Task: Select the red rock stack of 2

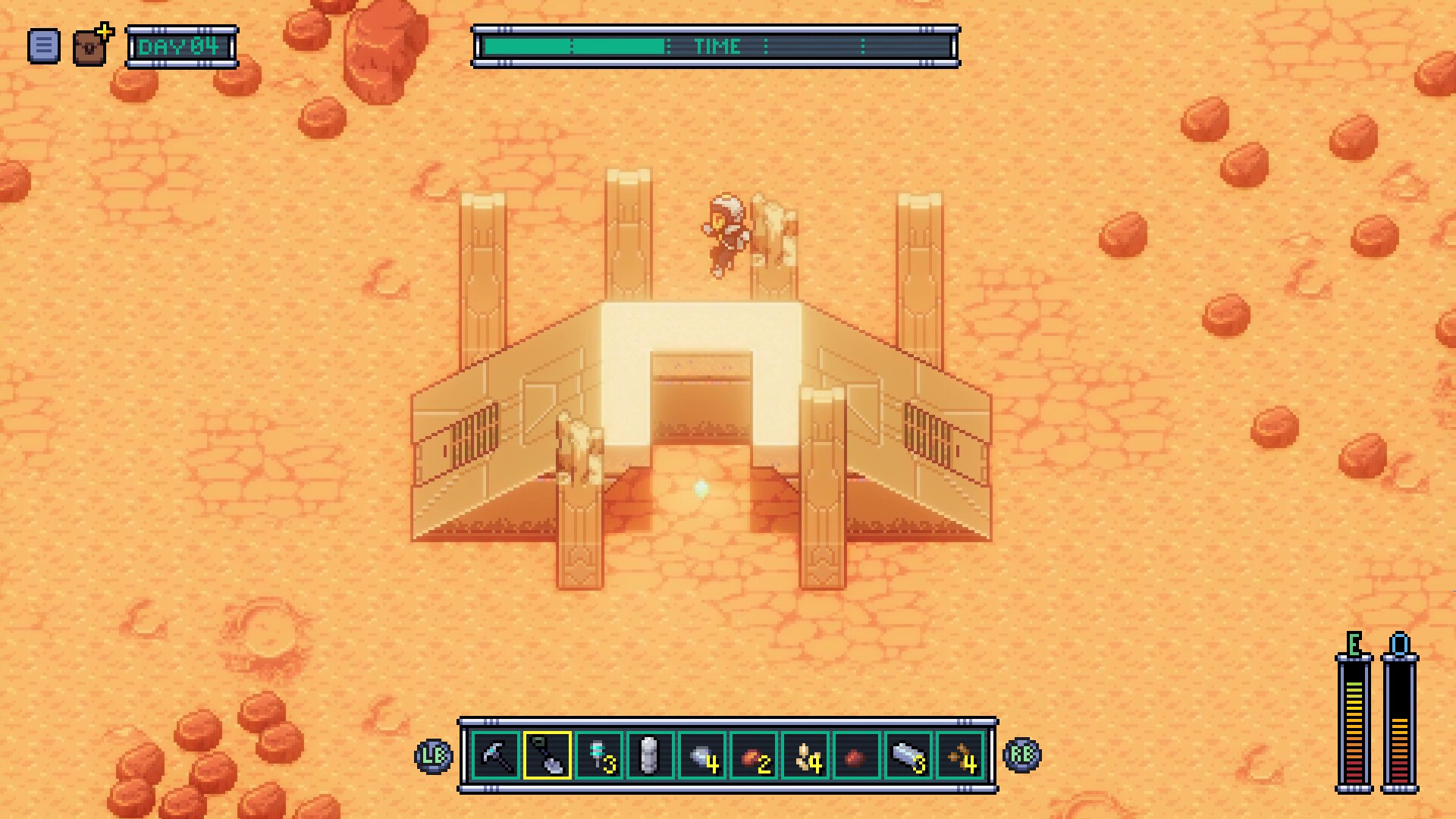Action: (754, 755)
